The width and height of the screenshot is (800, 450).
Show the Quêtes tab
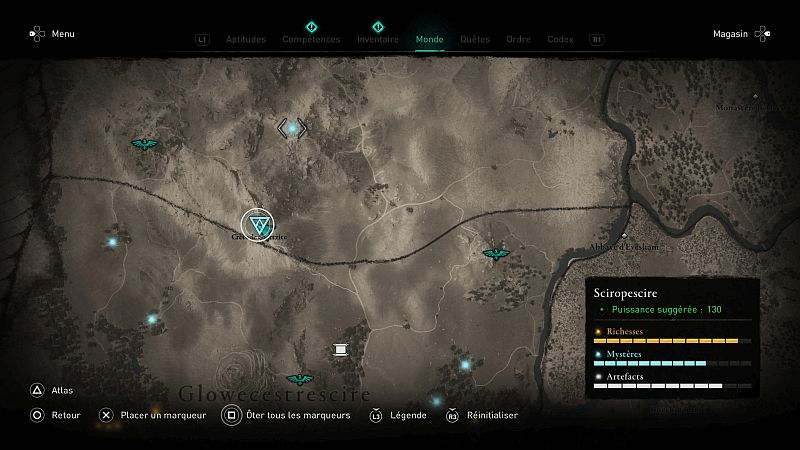click(475, 40)
